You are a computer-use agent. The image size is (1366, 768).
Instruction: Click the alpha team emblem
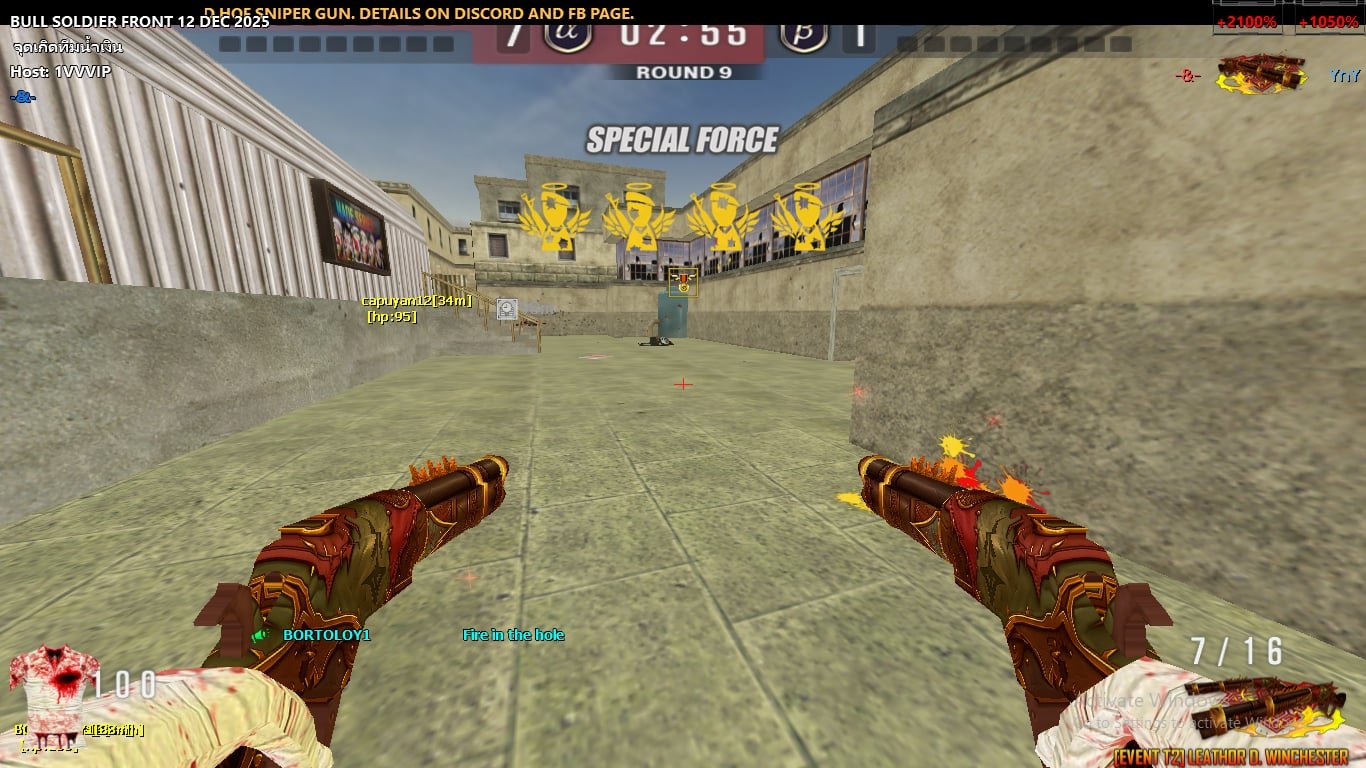coord(567,33)
